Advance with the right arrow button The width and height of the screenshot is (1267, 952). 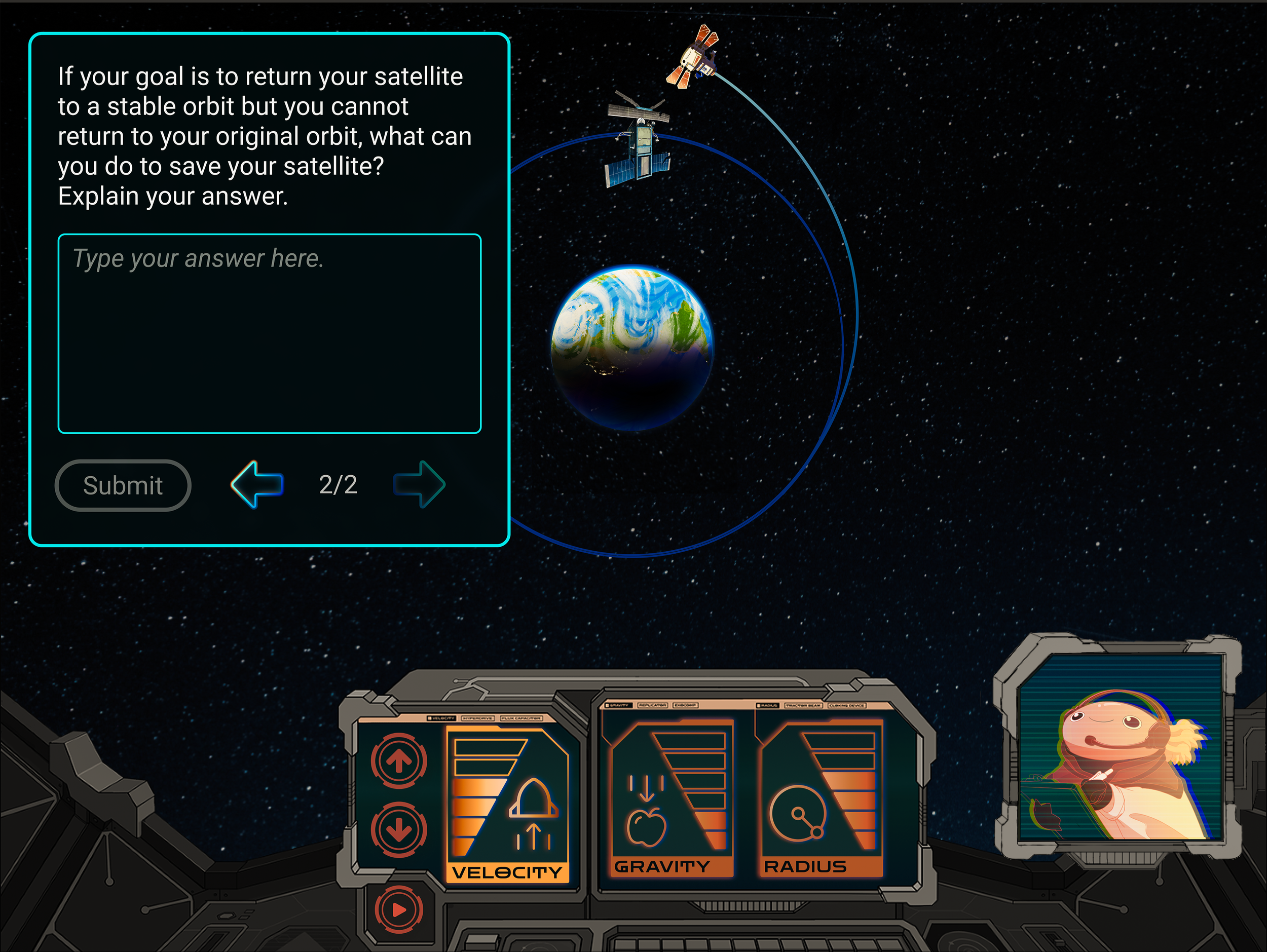click(419, 484)
